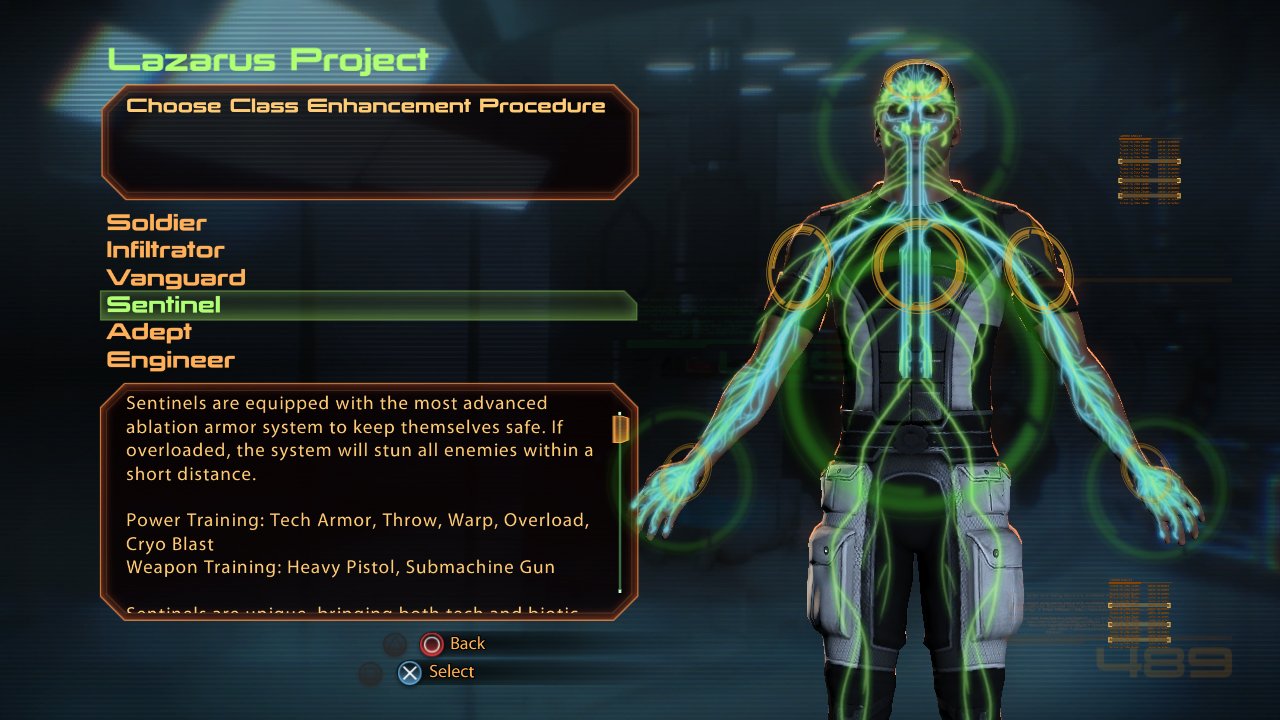Click the class description scrollbar handle
1280x720 pixels.
point(620,429)
